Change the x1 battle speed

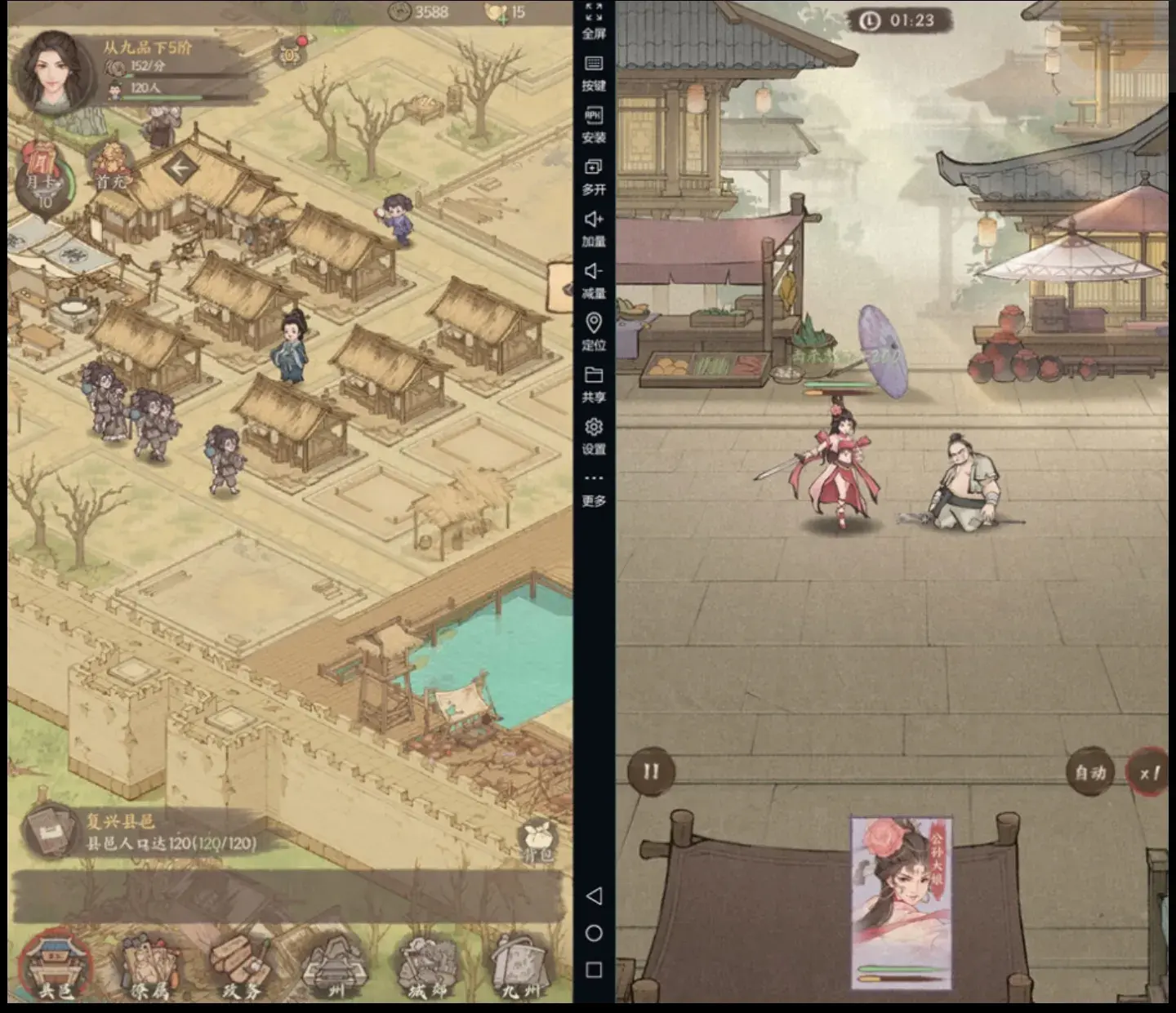(1149, 772)
